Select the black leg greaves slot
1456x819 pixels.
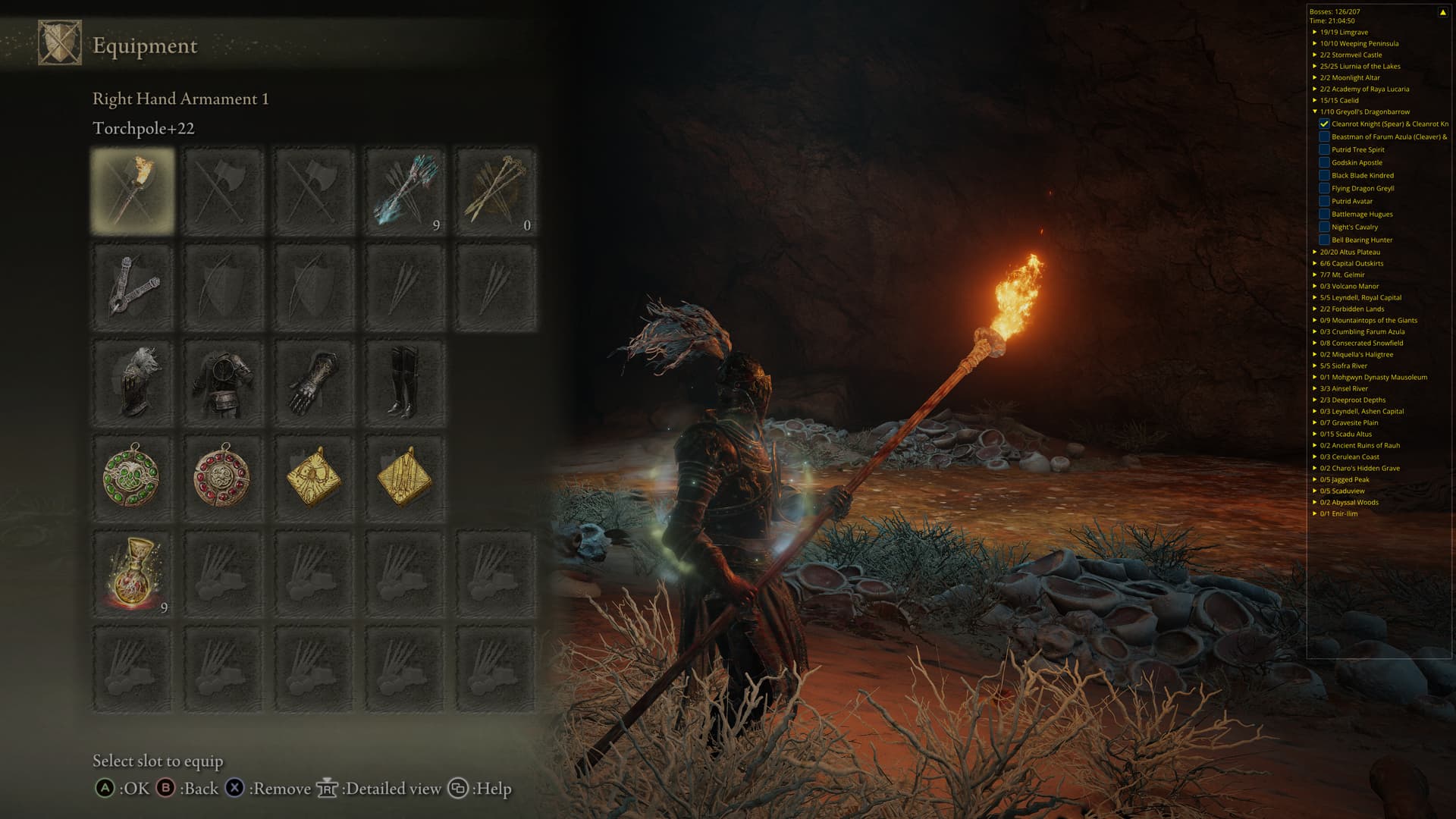click(405, 382)
